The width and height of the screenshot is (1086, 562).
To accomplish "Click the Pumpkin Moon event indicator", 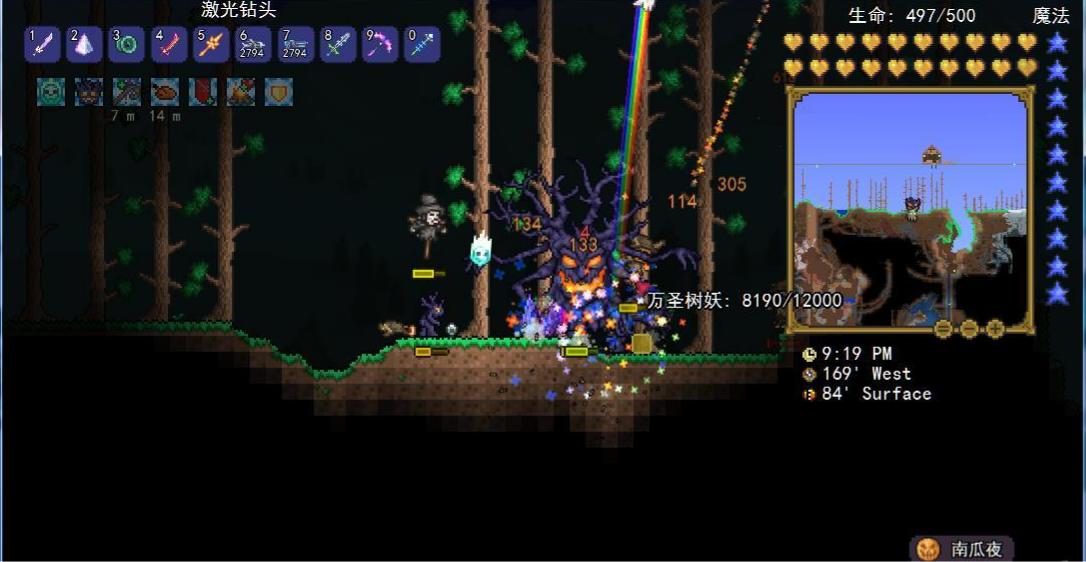I will tap(961, 549).
